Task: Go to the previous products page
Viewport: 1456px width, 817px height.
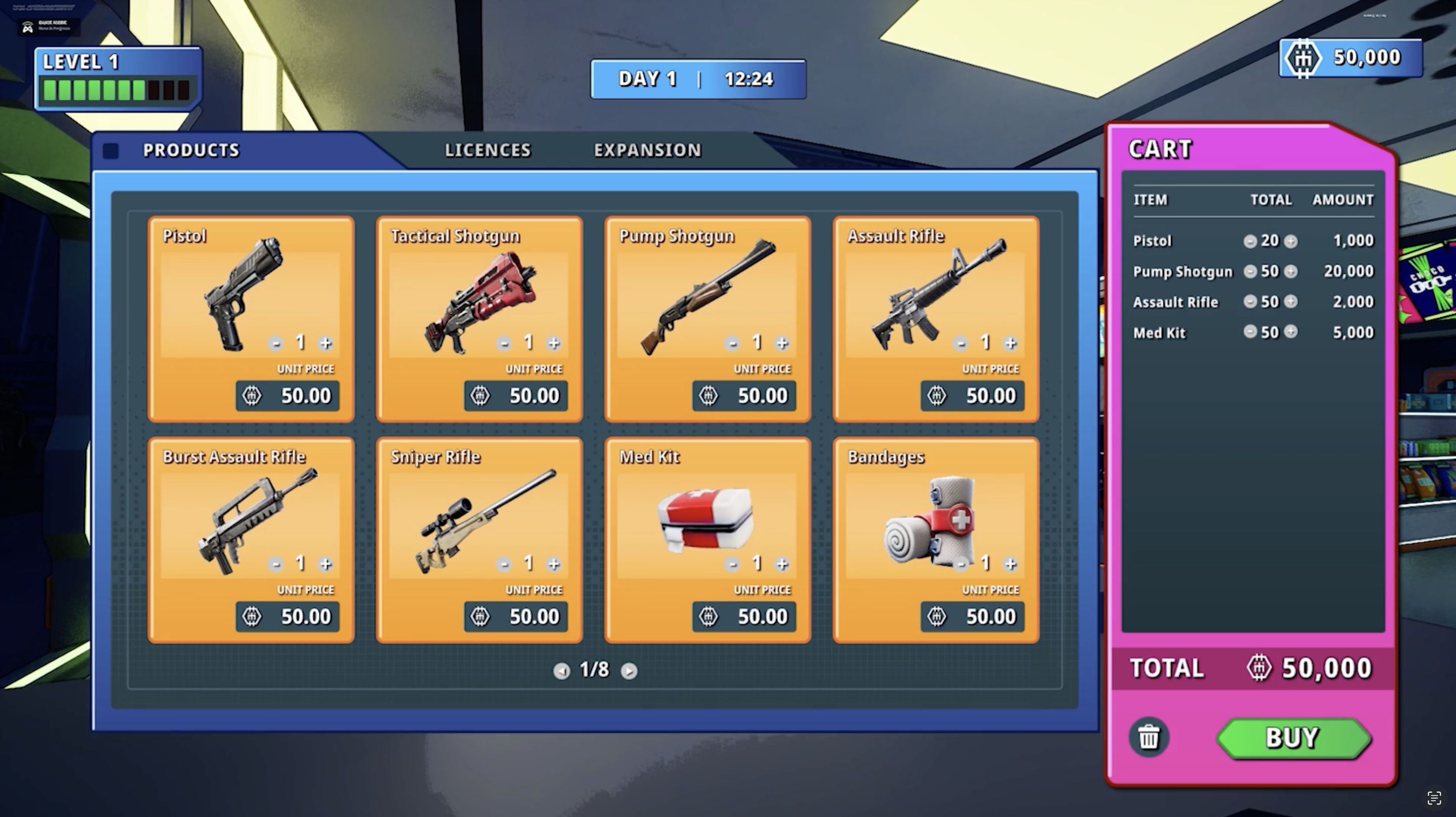Action: point(561,670)
